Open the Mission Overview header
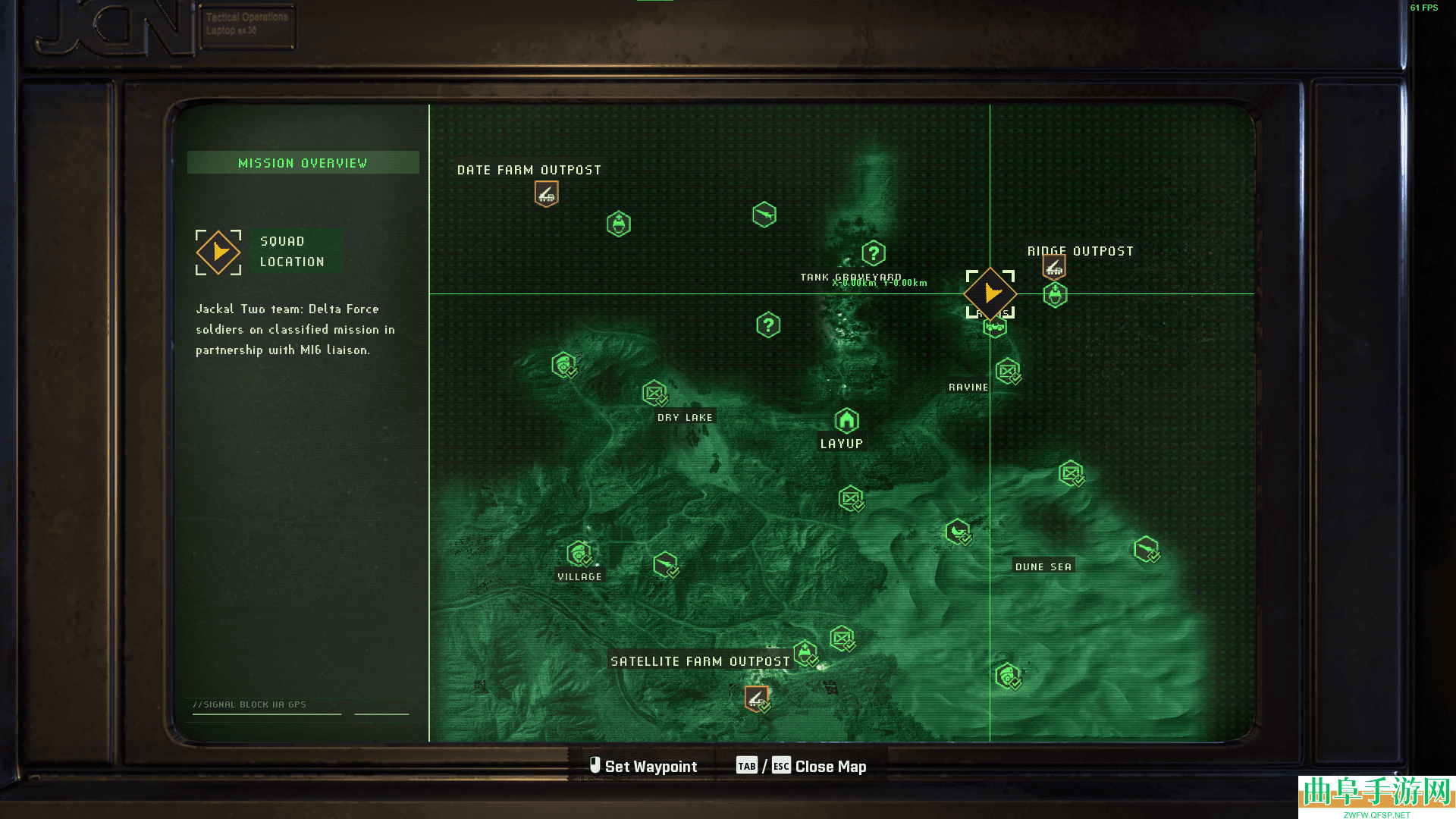 303,163
